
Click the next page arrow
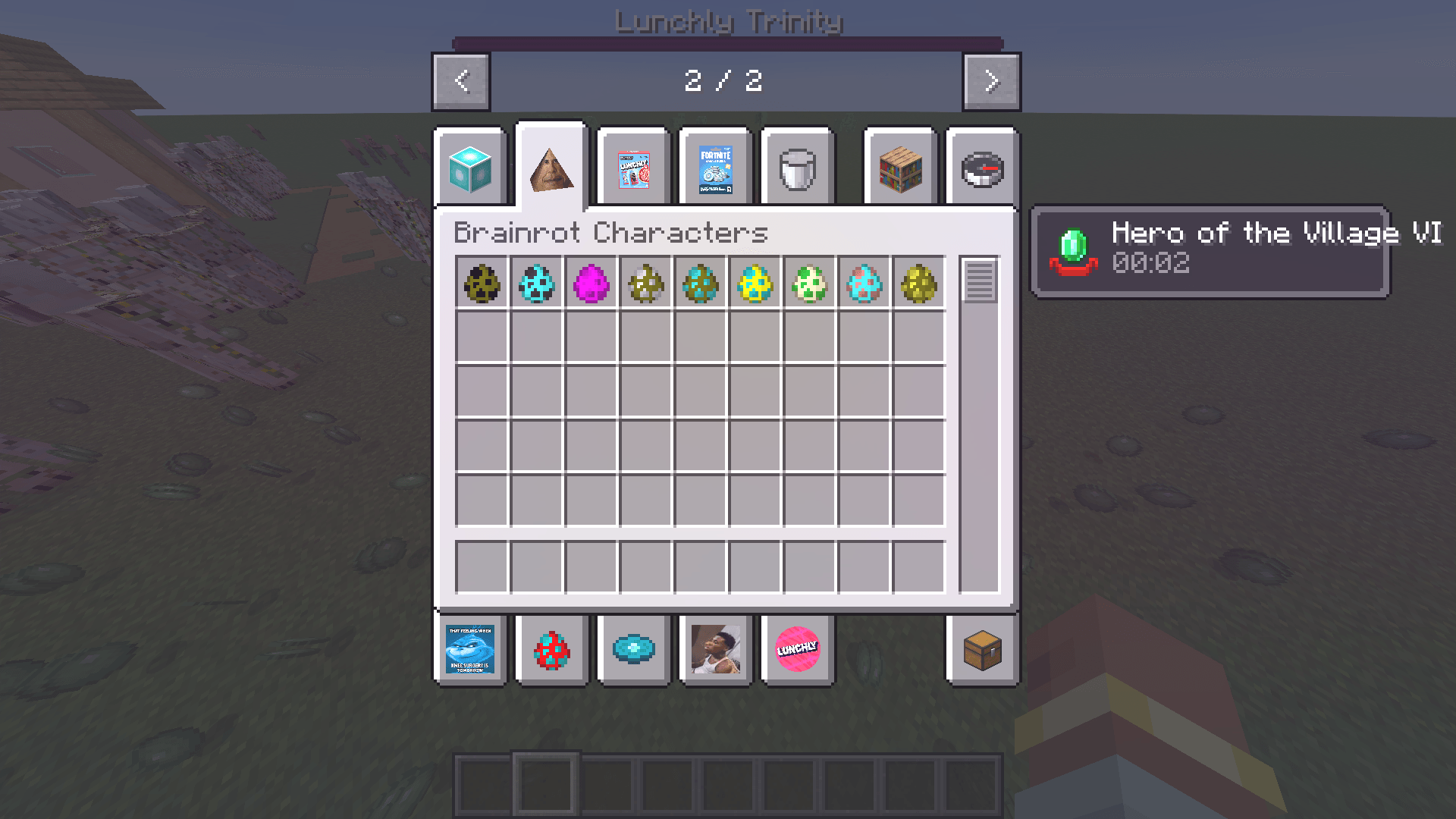point(990,82)
